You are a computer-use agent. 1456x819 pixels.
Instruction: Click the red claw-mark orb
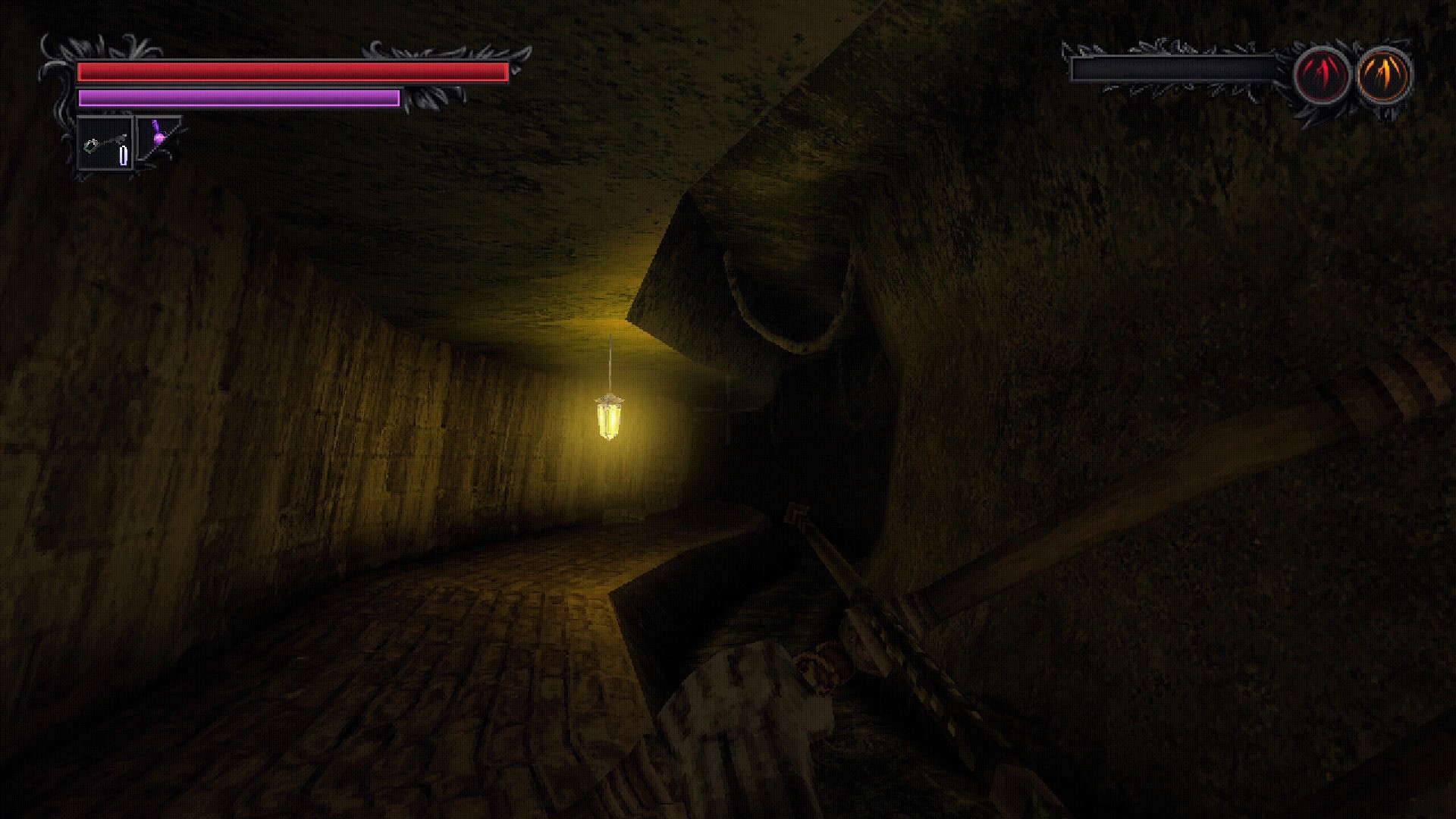1321,76
